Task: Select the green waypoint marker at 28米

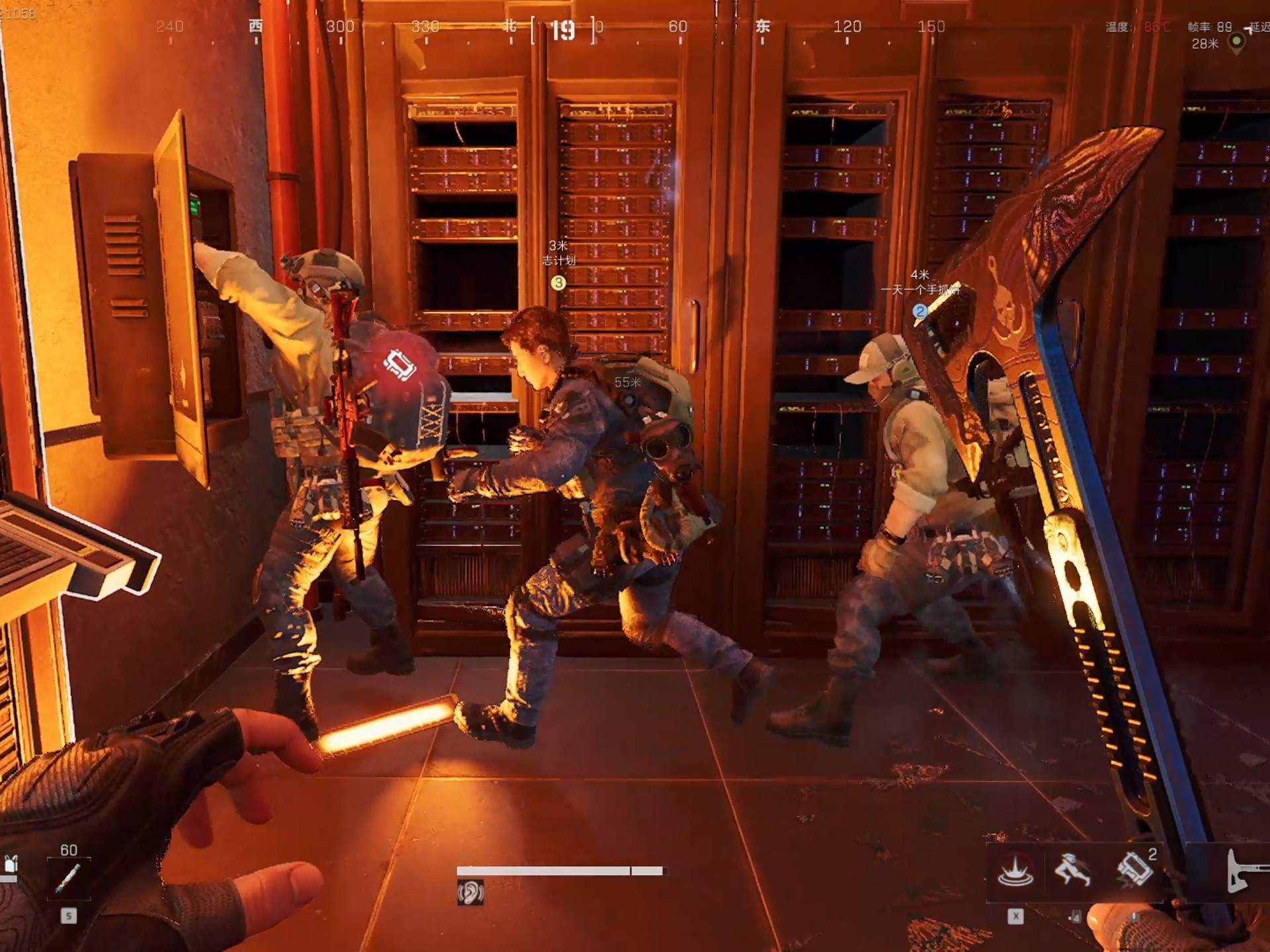Action: coord(1236,42)
